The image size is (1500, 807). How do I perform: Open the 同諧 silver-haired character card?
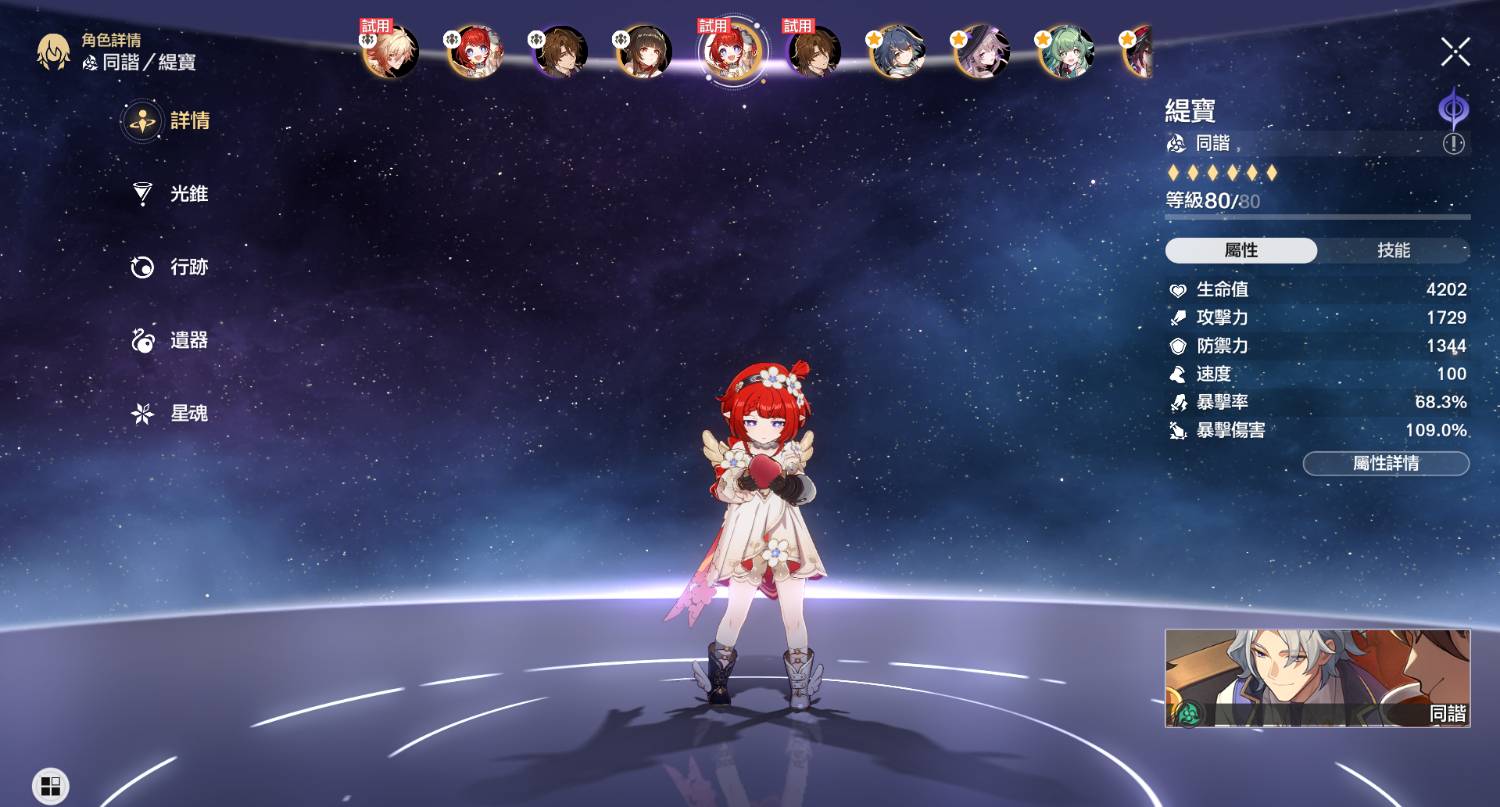1317,678
